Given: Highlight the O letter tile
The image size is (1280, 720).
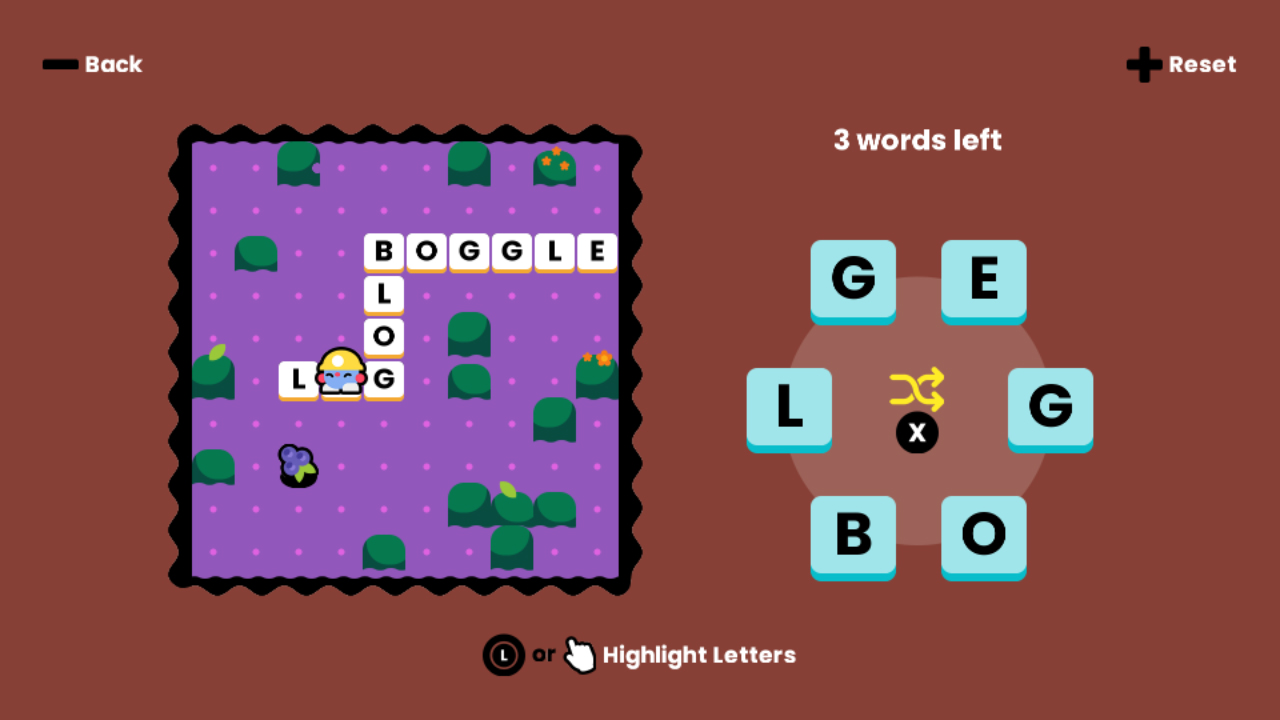Looking at the screenshot, I should point(984,537).
